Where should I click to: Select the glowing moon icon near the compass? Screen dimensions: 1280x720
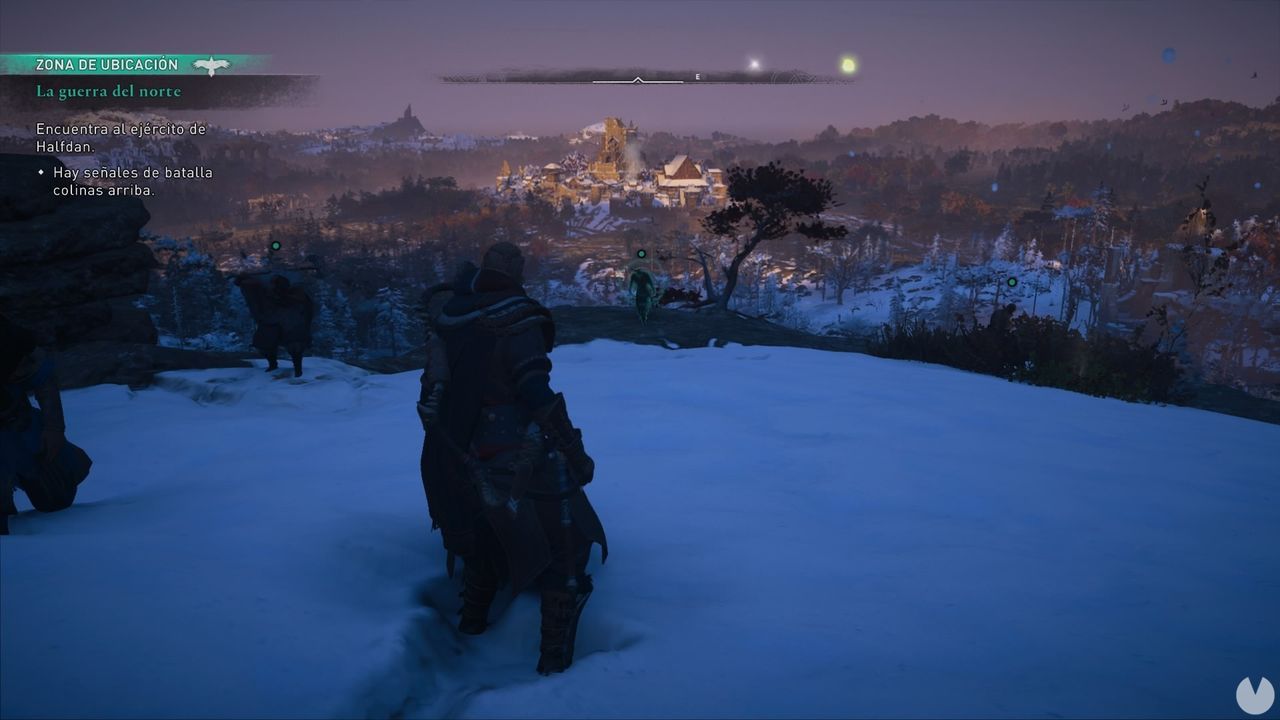point(752,63)
